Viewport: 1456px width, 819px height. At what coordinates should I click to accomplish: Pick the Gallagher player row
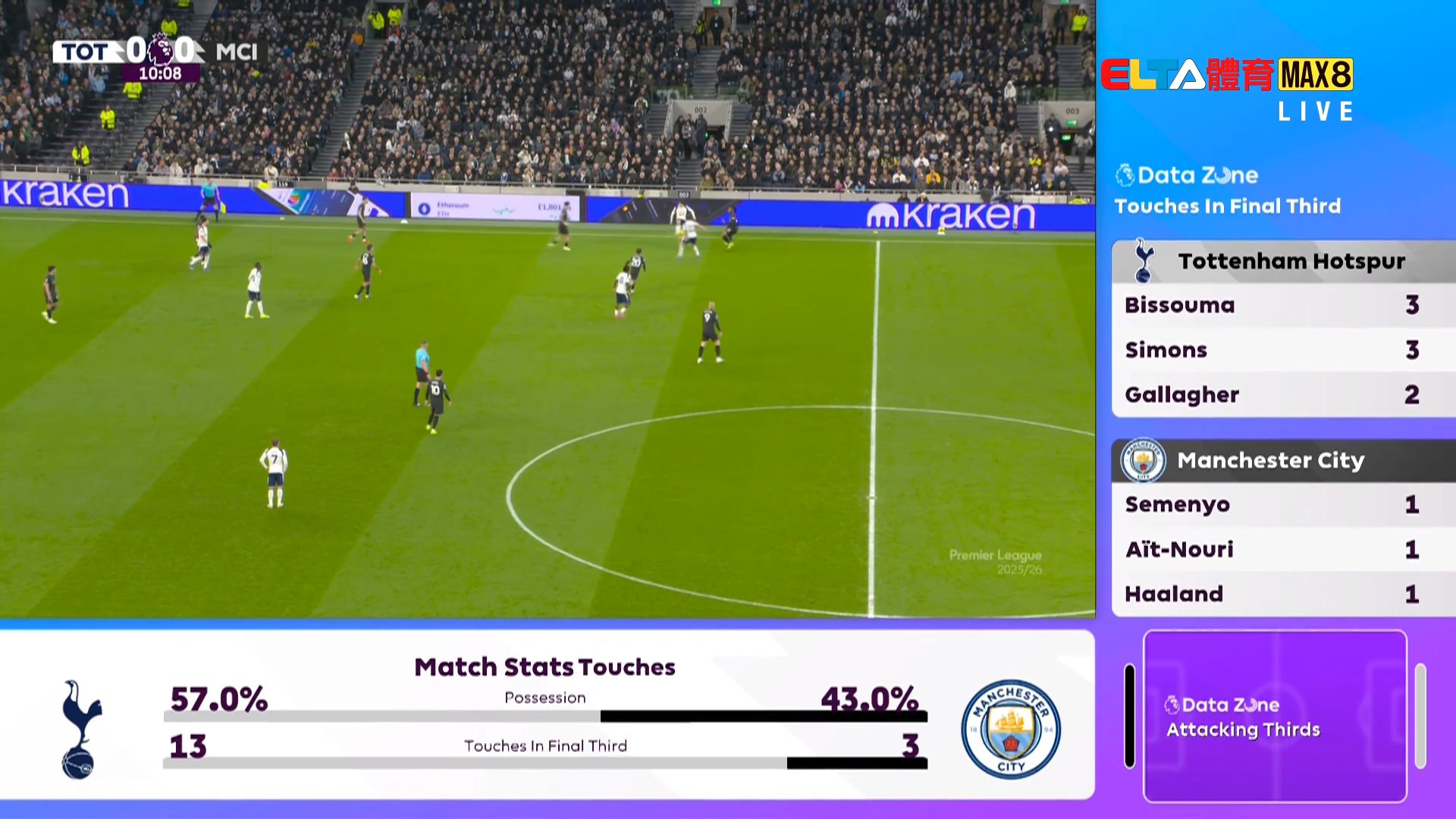coord(1283,394)
